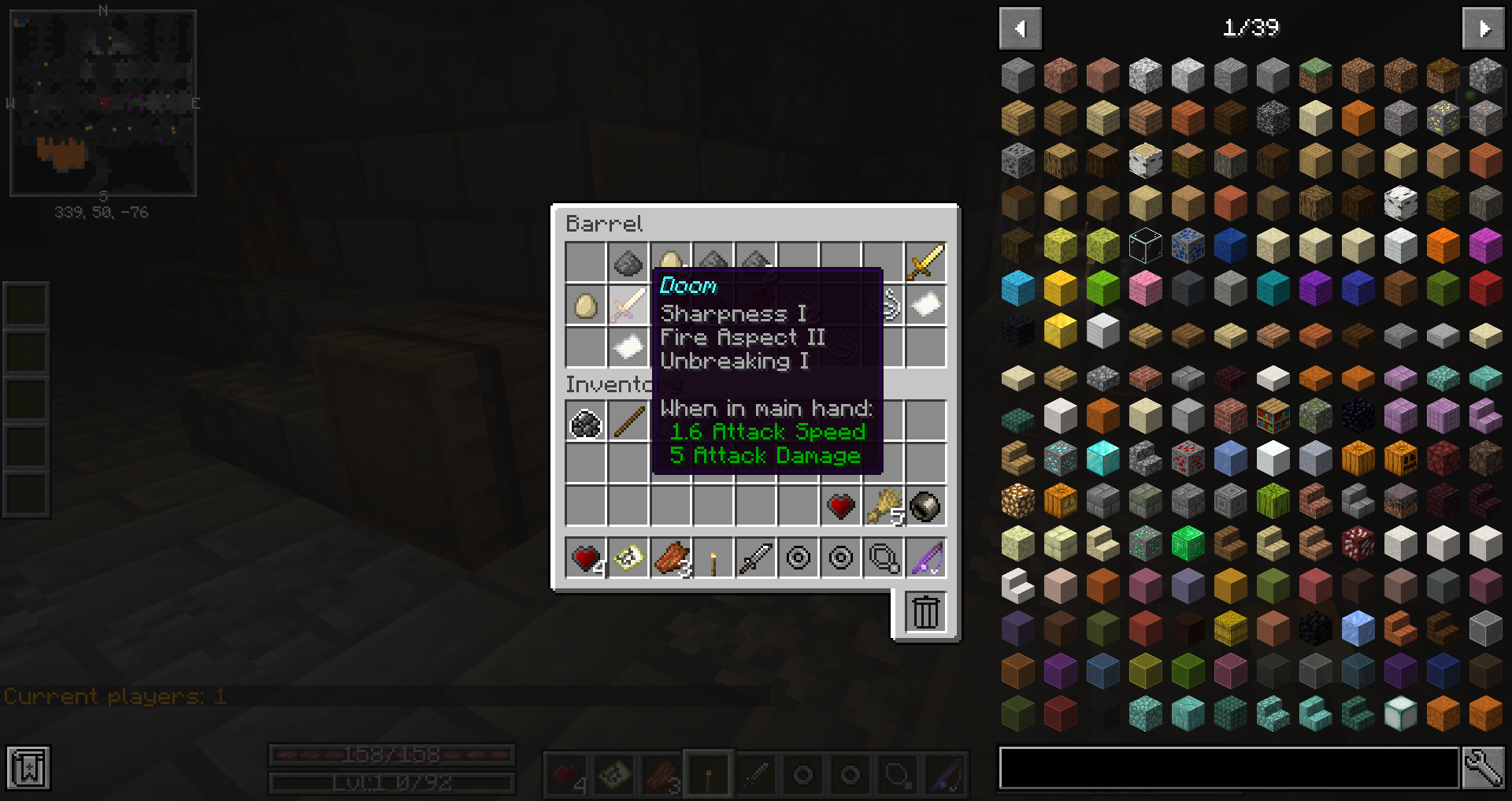Pick up the egg from the barrel
This screenshot has height=801, width=1512.
coord(585,306)
